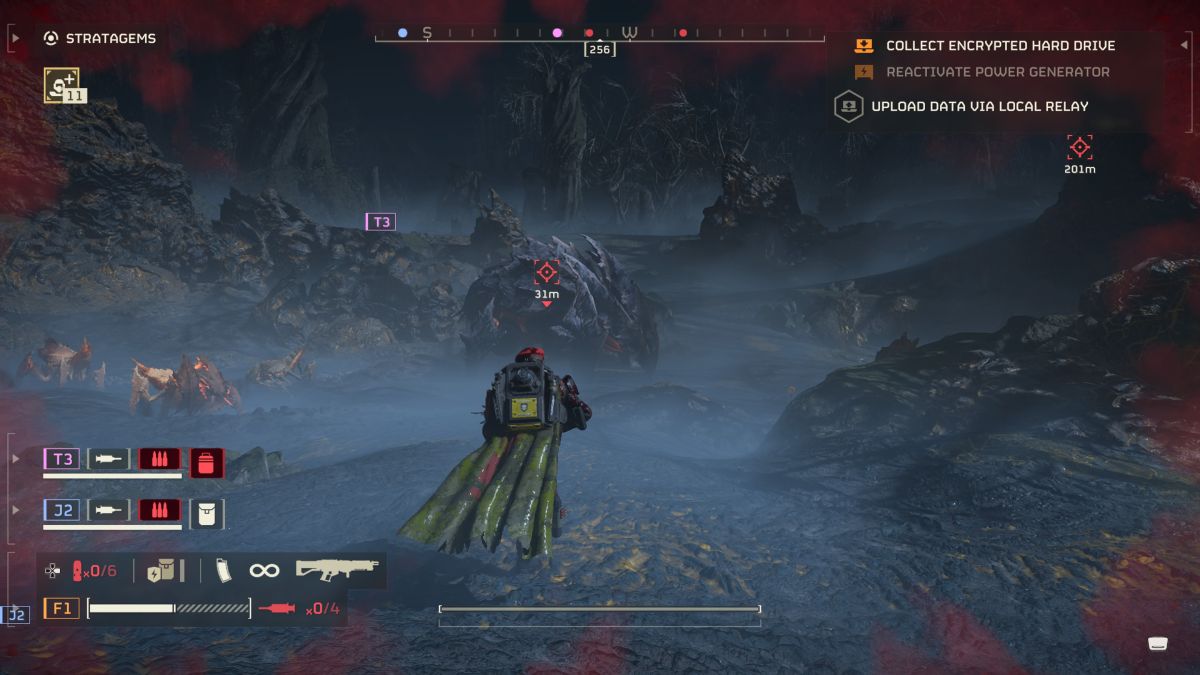Click the T3 squadmate tag in squad list

point(61,459)
